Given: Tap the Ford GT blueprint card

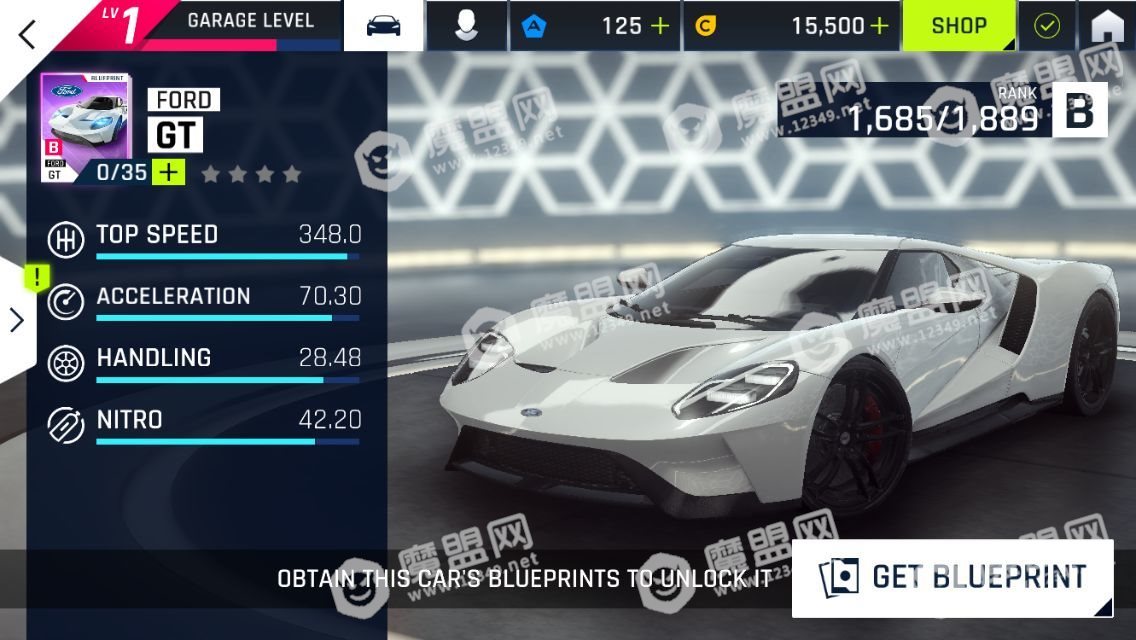Looking at the screenshot, I should tap(84, 128).
